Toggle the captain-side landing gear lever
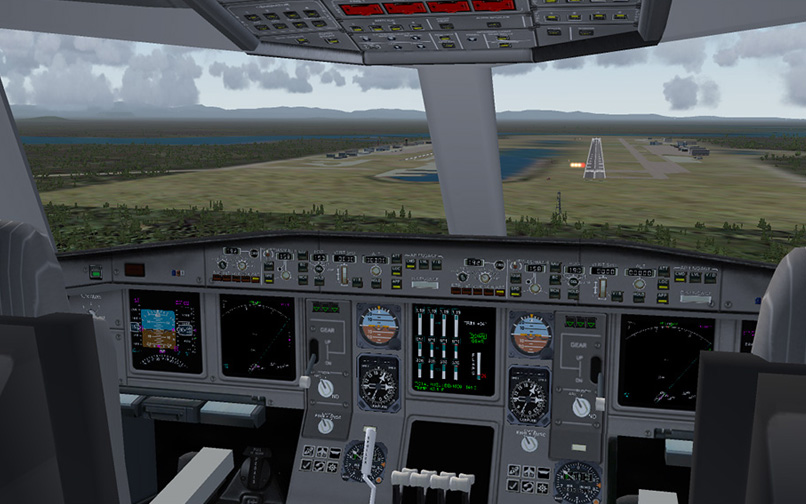The height and width of the screenshot is (504, 806). 313,352
